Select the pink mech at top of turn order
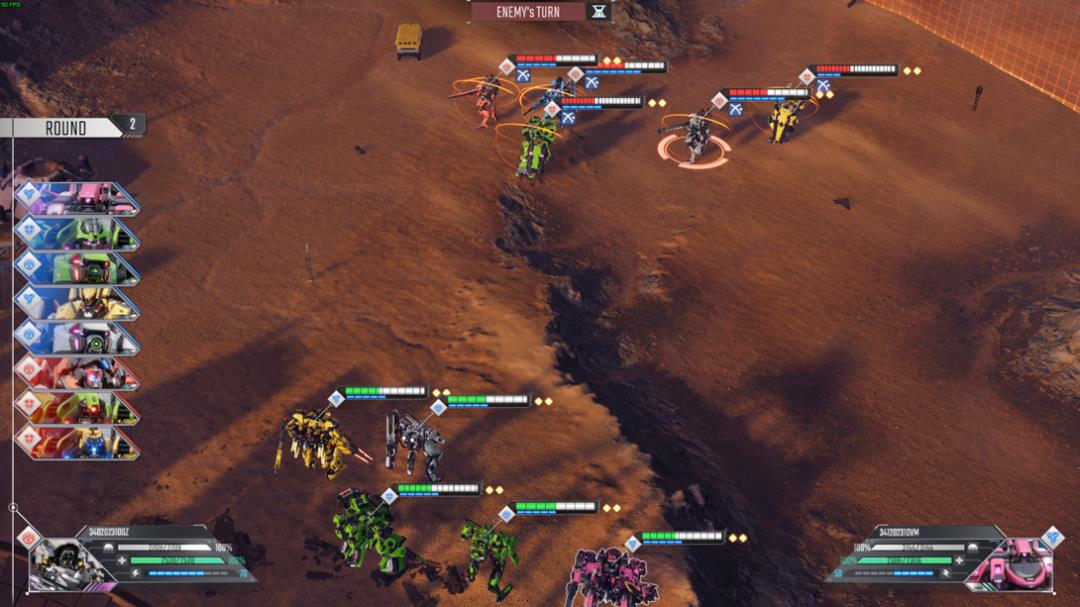Image resolution: width=1080 pixels, height=607 pixels. click(x=78, y=198)
